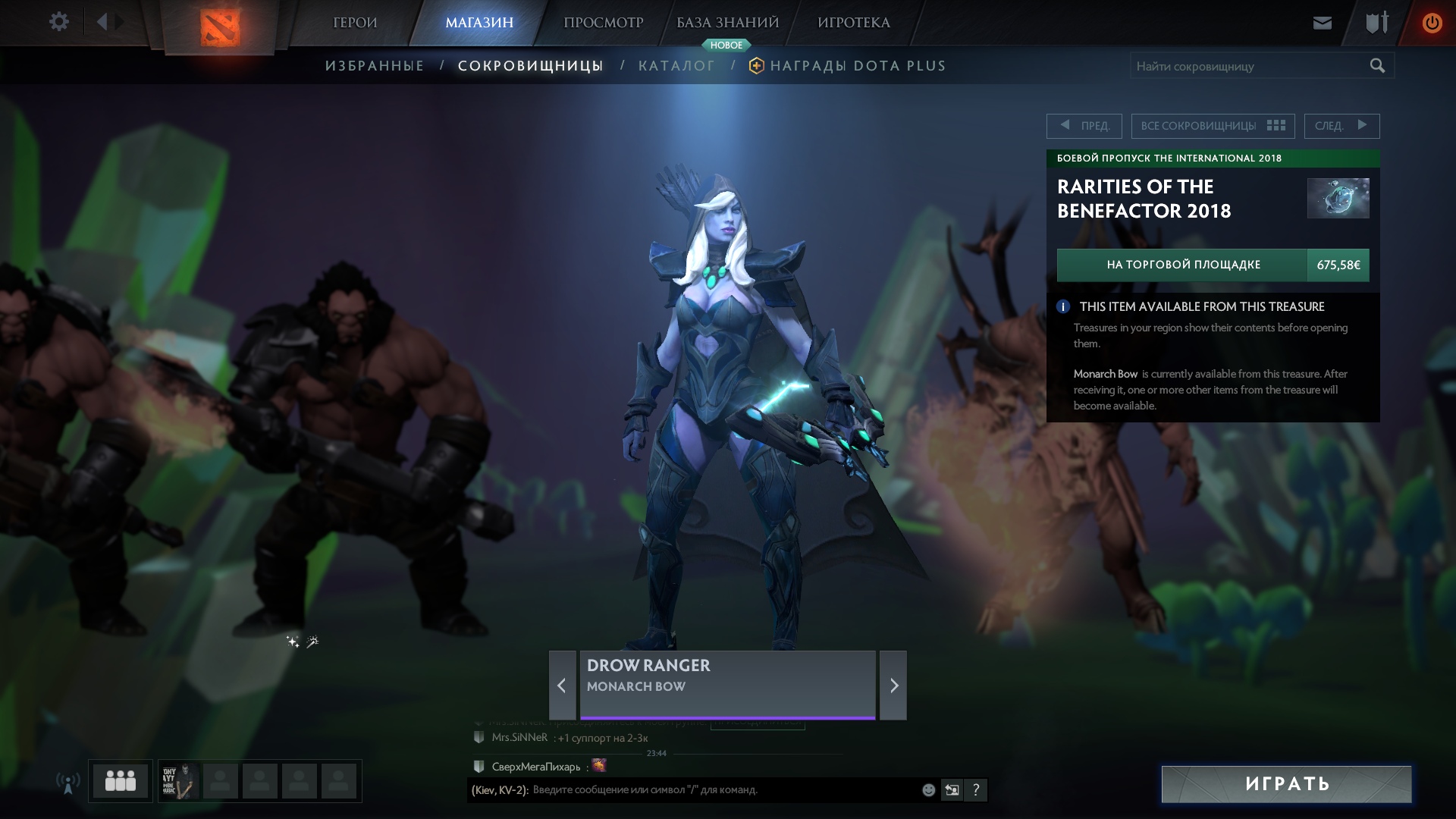Open the Герои tab
Image resolution: width=1456 pixels, height=819 pixels.
pos(355,23)
